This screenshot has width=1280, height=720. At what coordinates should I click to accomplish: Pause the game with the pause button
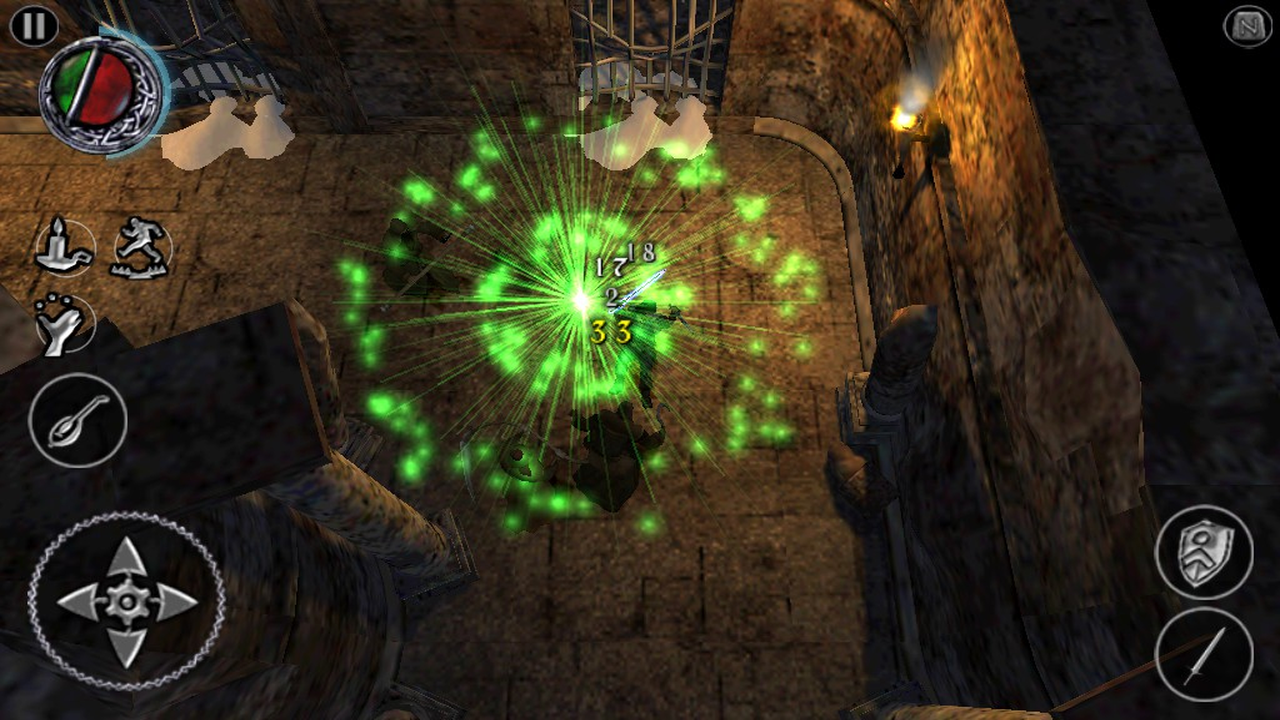(34, 26)
